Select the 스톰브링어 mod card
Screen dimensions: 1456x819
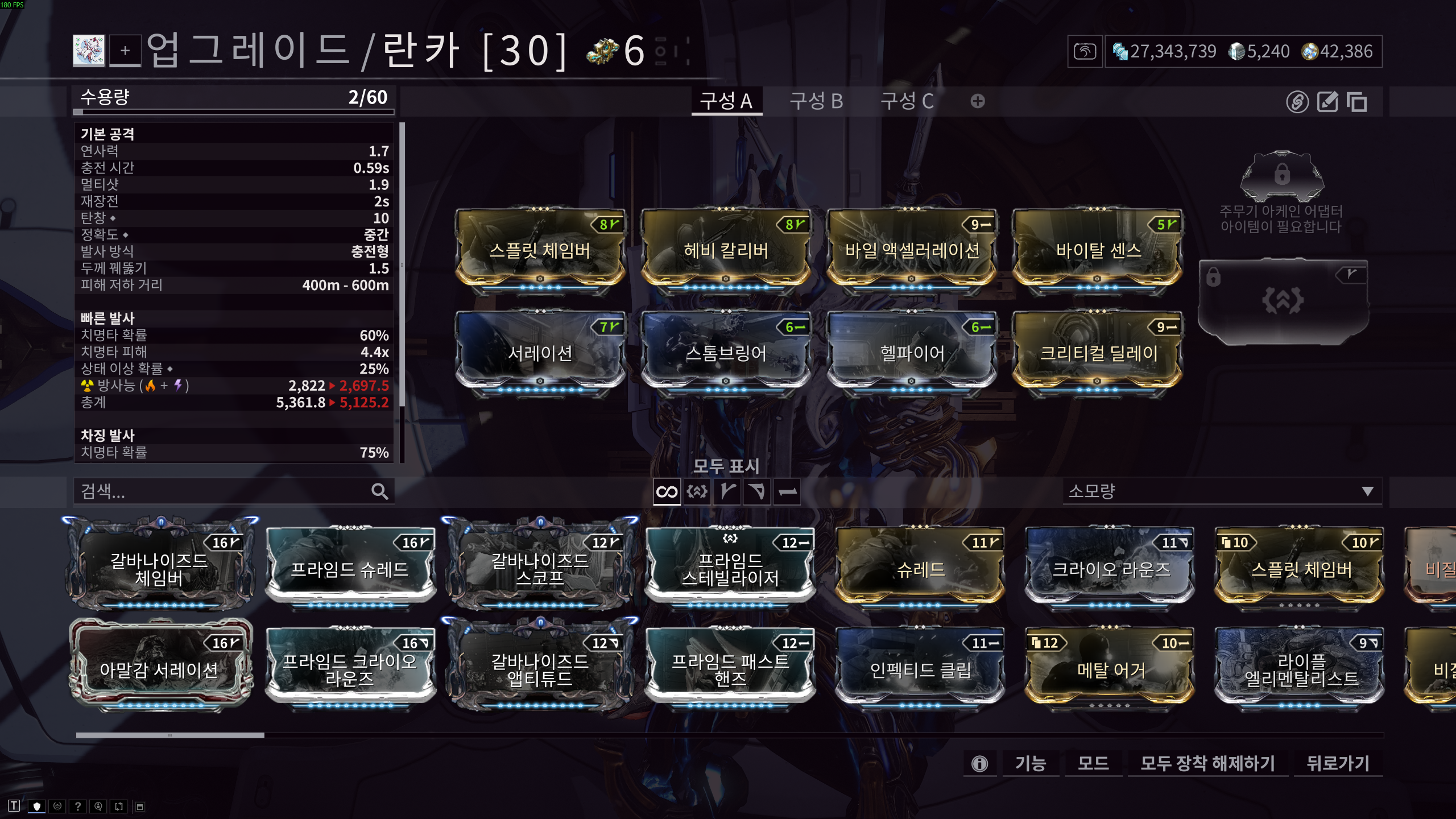pos(726,353)
